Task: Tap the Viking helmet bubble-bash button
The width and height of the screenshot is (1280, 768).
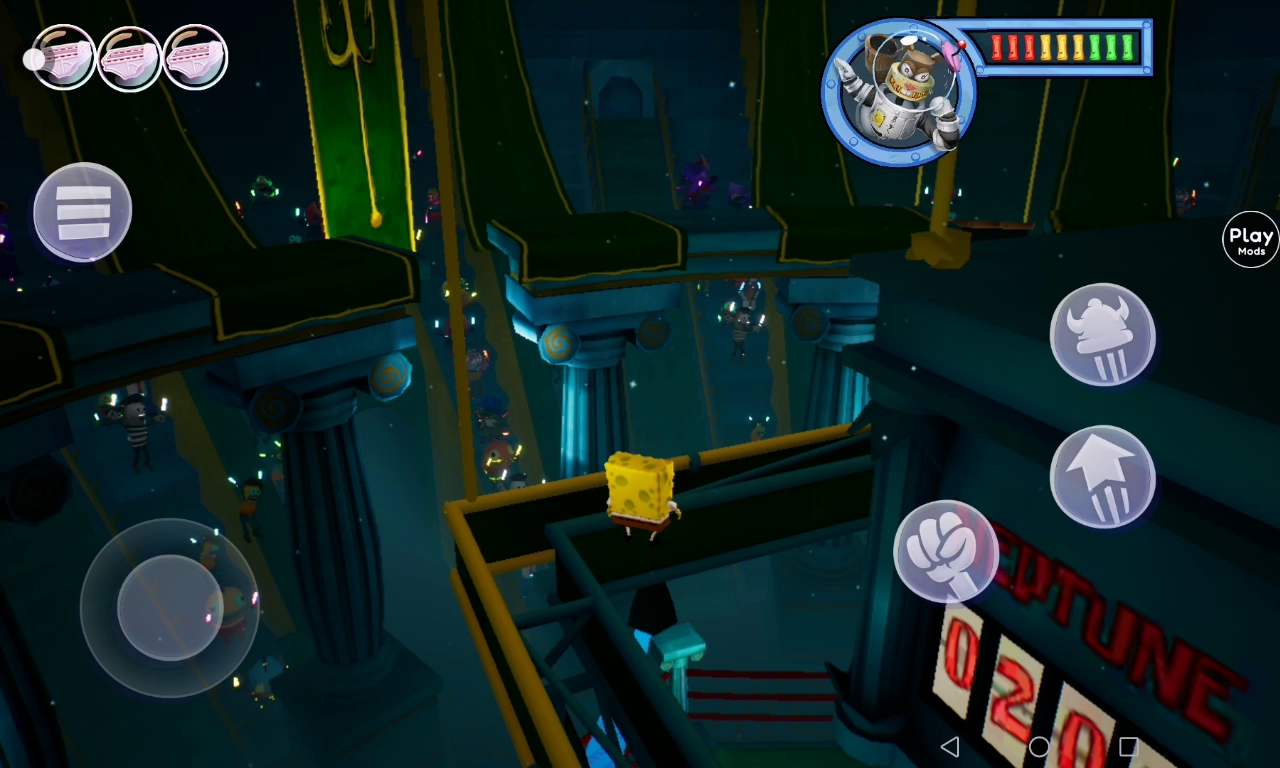Action: 1103,335
